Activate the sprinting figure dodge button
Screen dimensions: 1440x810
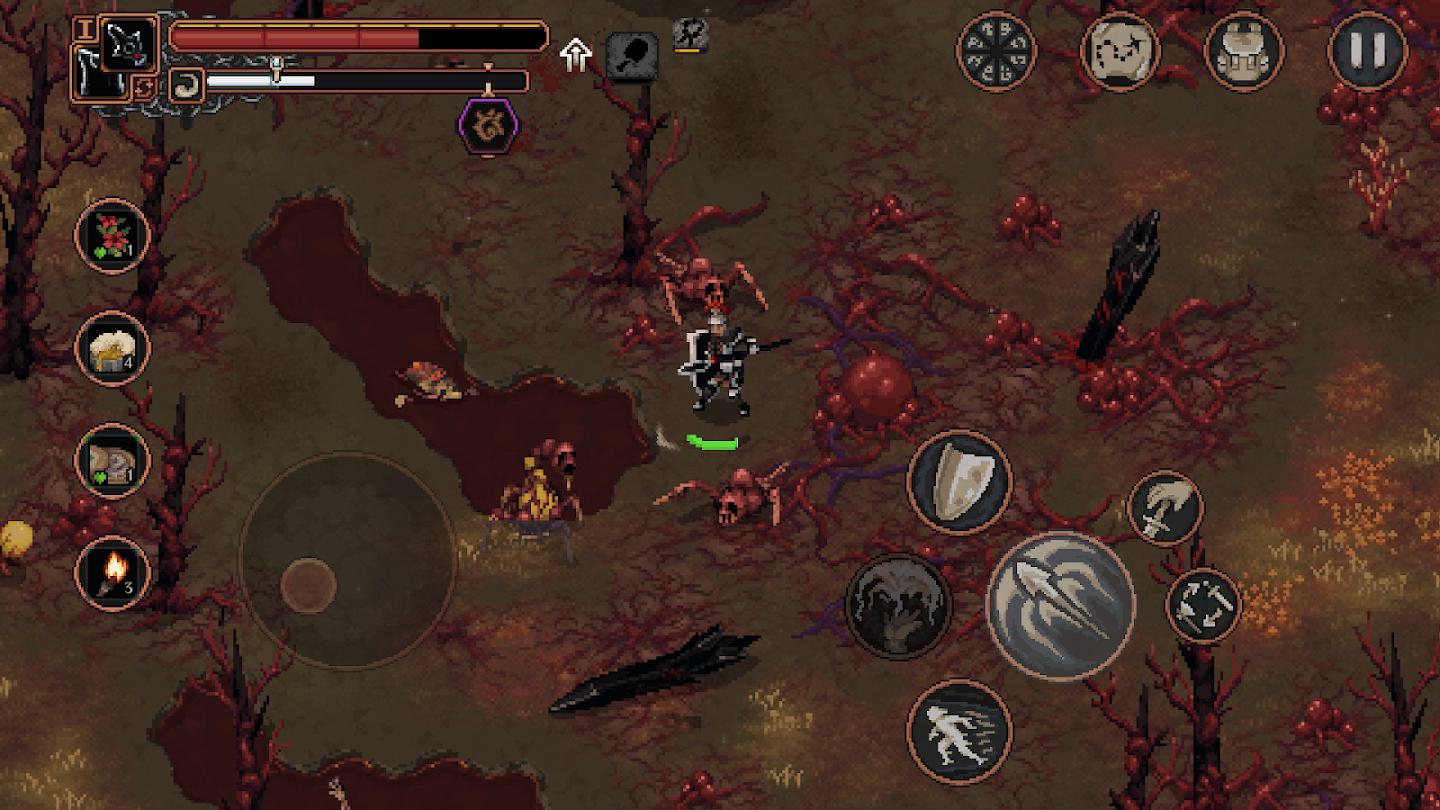click(x=959, y=731)
